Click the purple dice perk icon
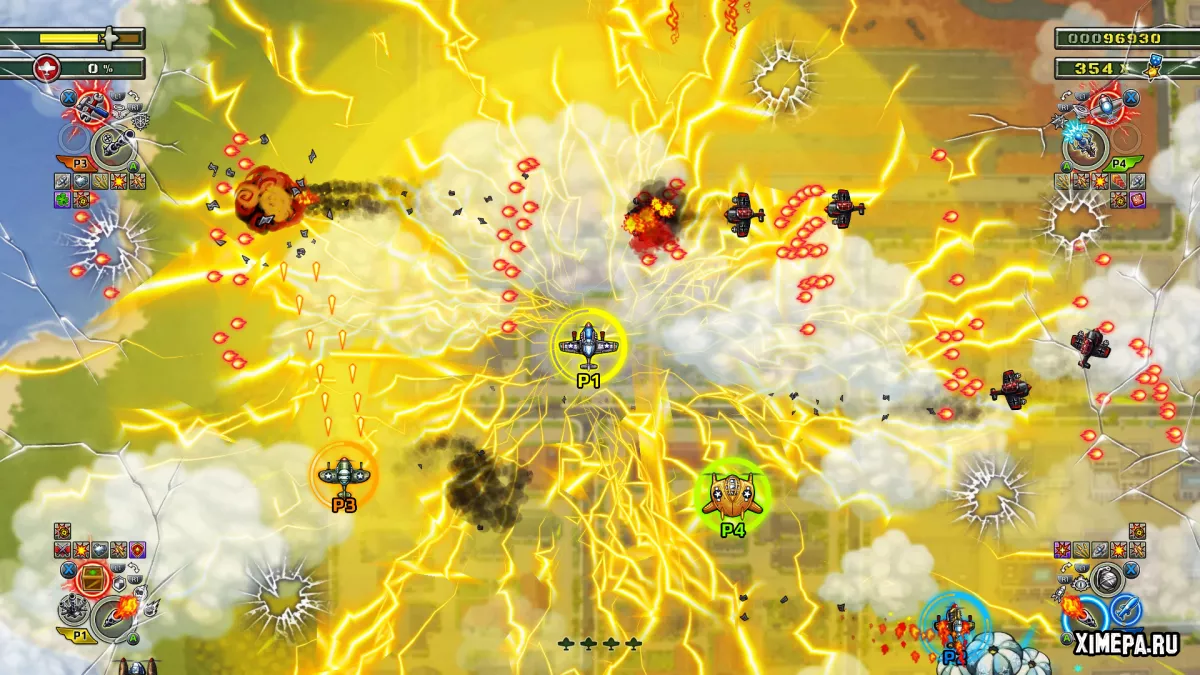This screenshot has height=675, width=1200. [x=1138, y=199]
